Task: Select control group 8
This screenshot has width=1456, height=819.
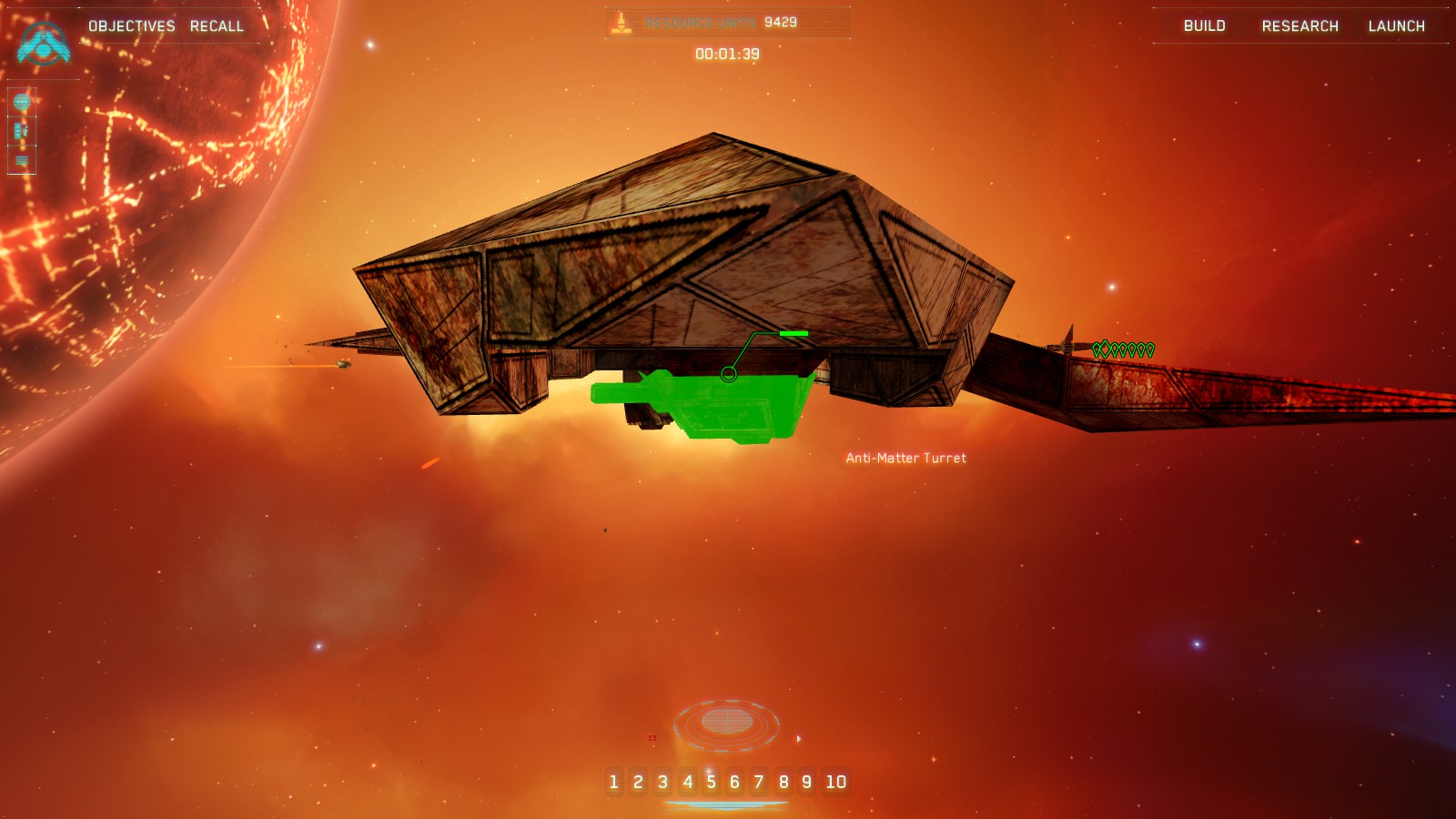Action: point(783,782)
